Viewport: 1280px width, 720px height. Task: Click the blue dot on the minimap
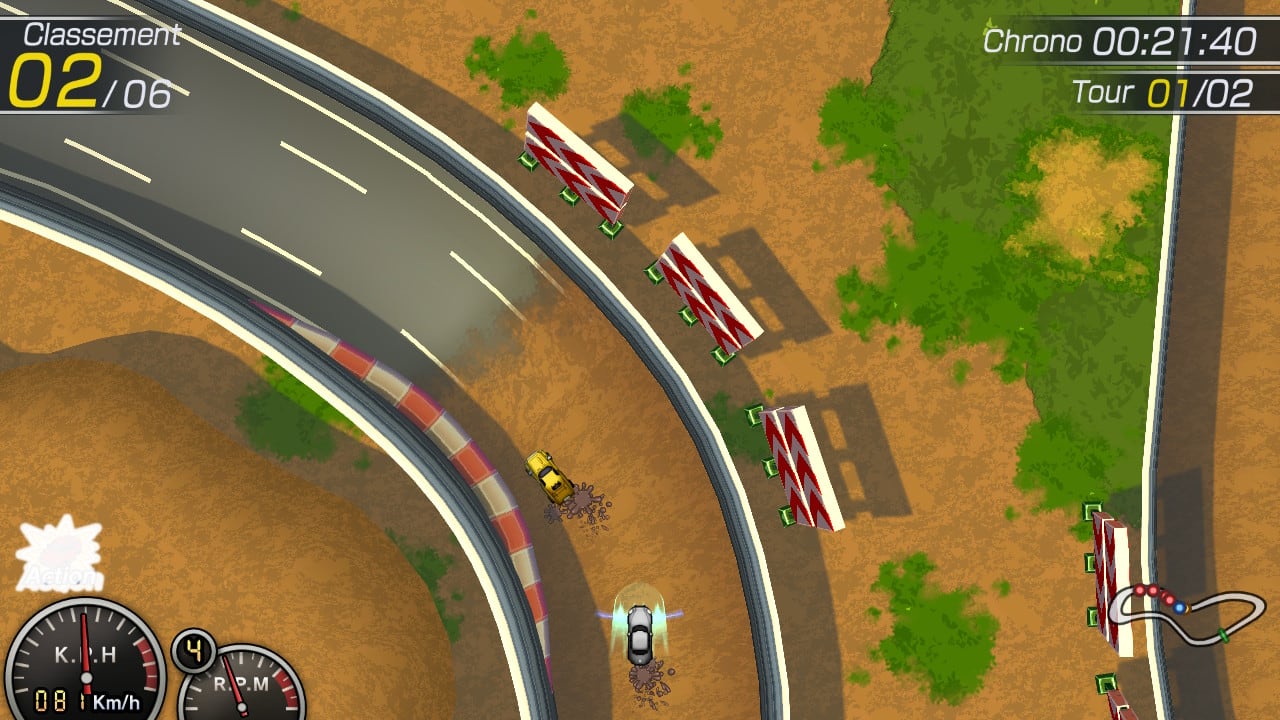pyautogui.click(x=1180, y=608)
